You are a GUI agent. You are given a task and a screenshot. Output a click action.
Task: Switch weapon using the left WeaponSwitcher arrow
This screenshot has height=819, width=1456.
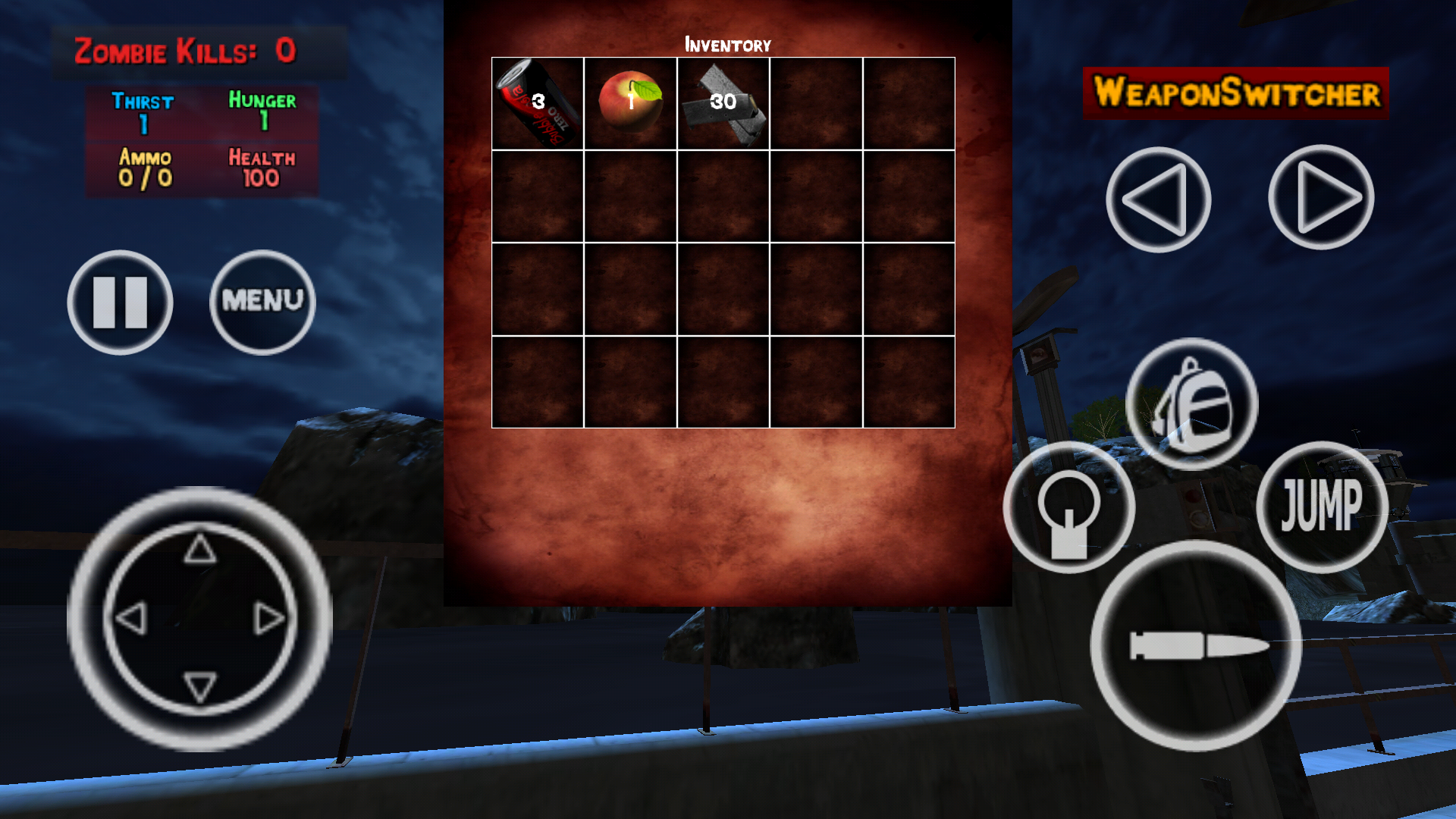coord(1158,197)
